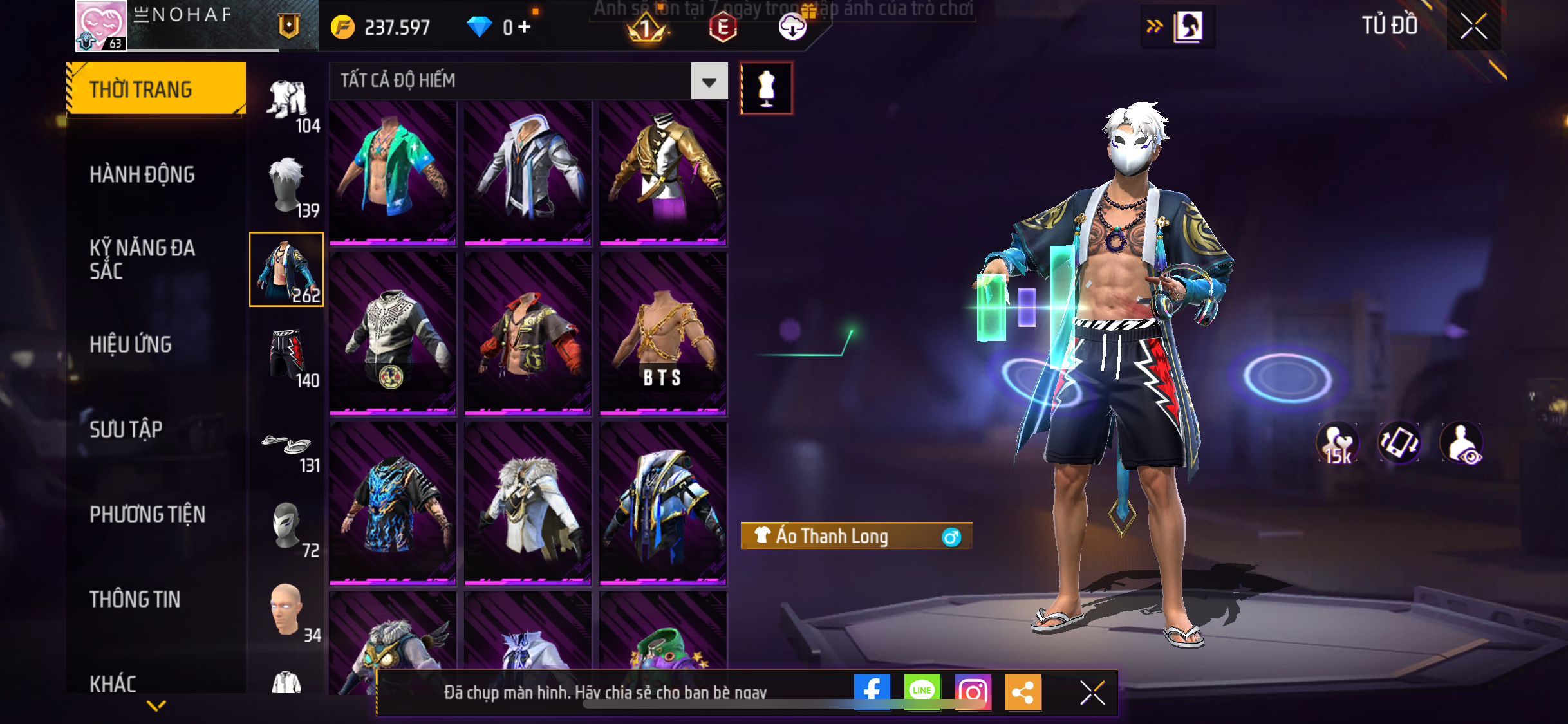Expand the TẤT CẢ ĐỘ HIẾM rarity dropdown
This screenshot has width=1568, height=724.
click(x=709, y=82)
